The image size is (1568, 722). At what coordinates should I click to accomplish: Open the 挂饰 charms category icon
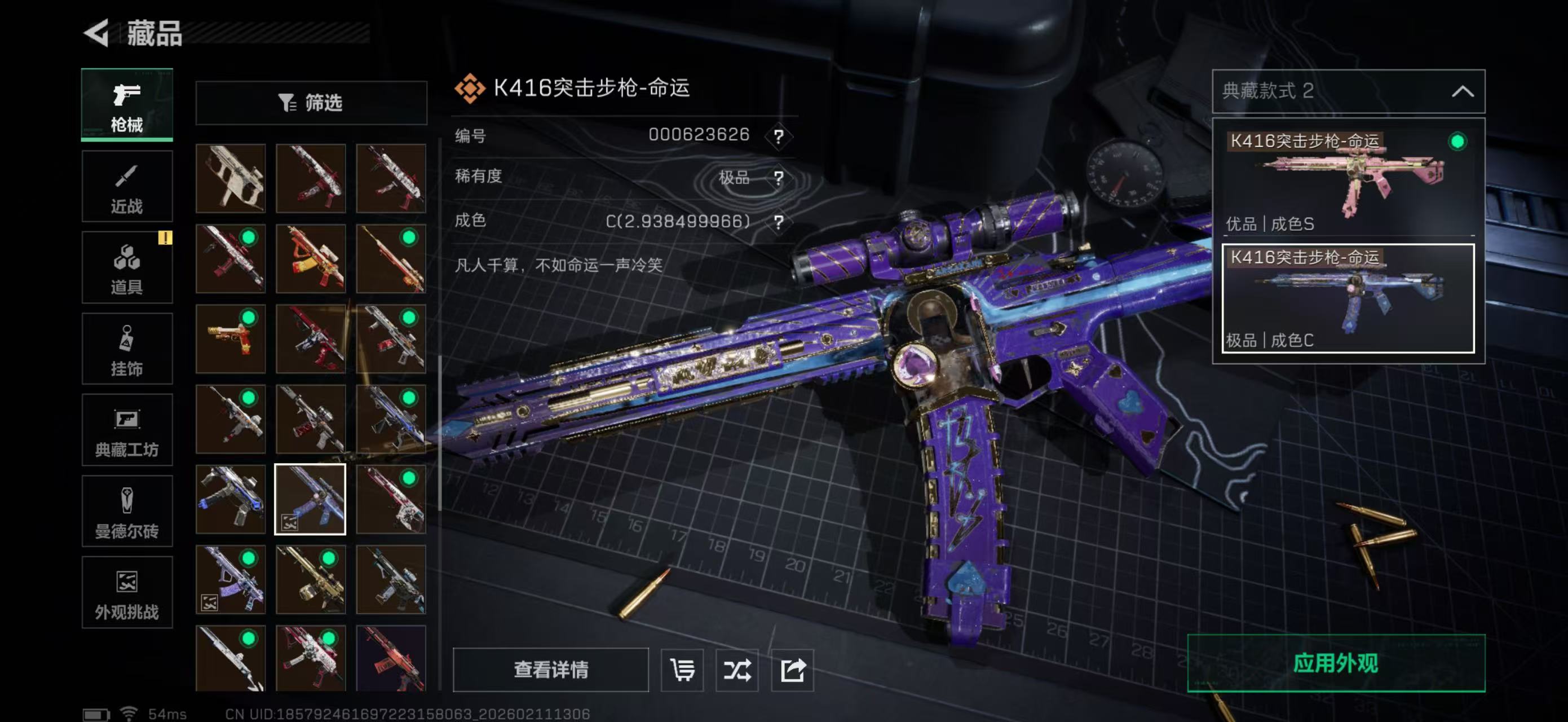[127, 349]
